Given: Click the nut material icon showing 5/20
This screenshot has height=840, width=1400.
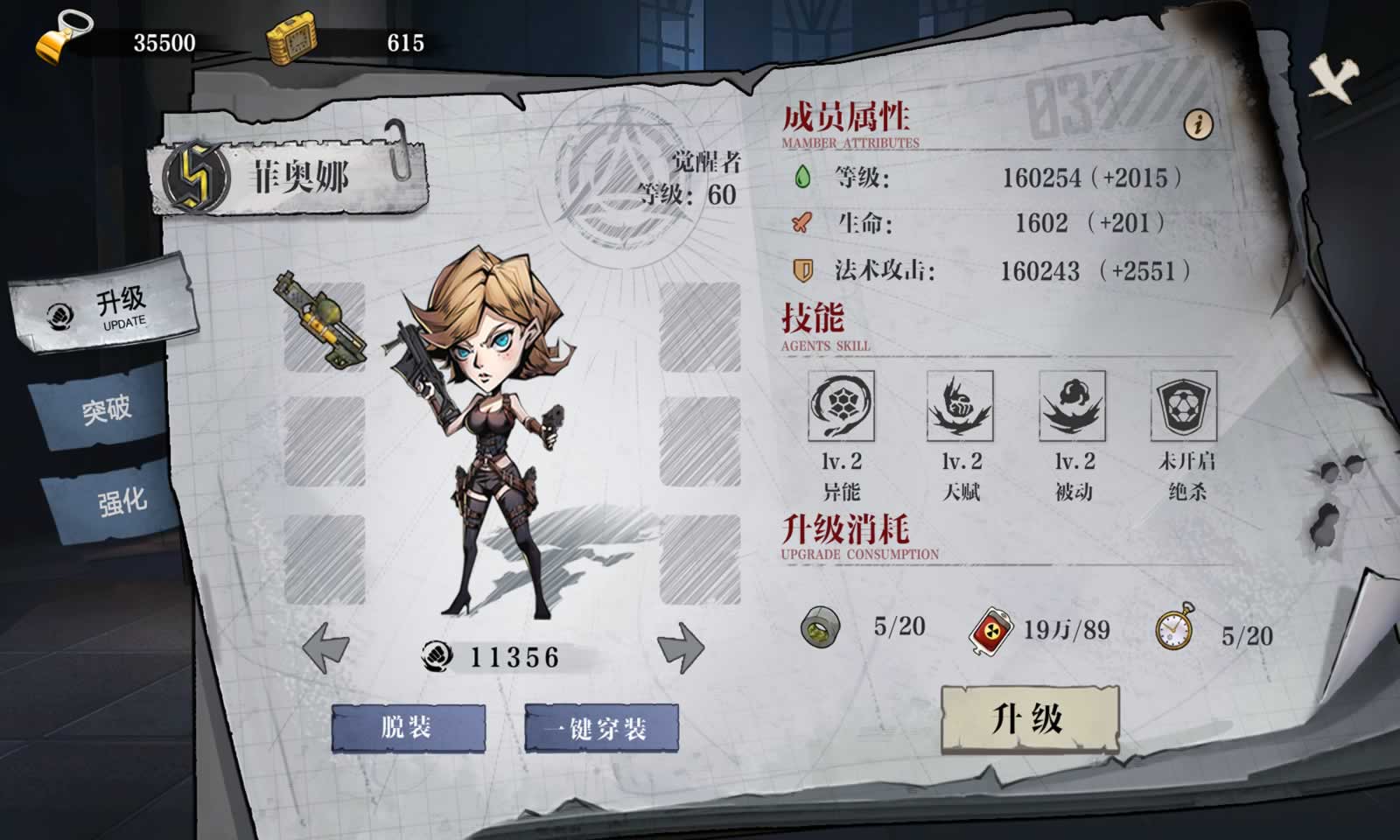Looking at the screenshot, I should click(821, 625).
